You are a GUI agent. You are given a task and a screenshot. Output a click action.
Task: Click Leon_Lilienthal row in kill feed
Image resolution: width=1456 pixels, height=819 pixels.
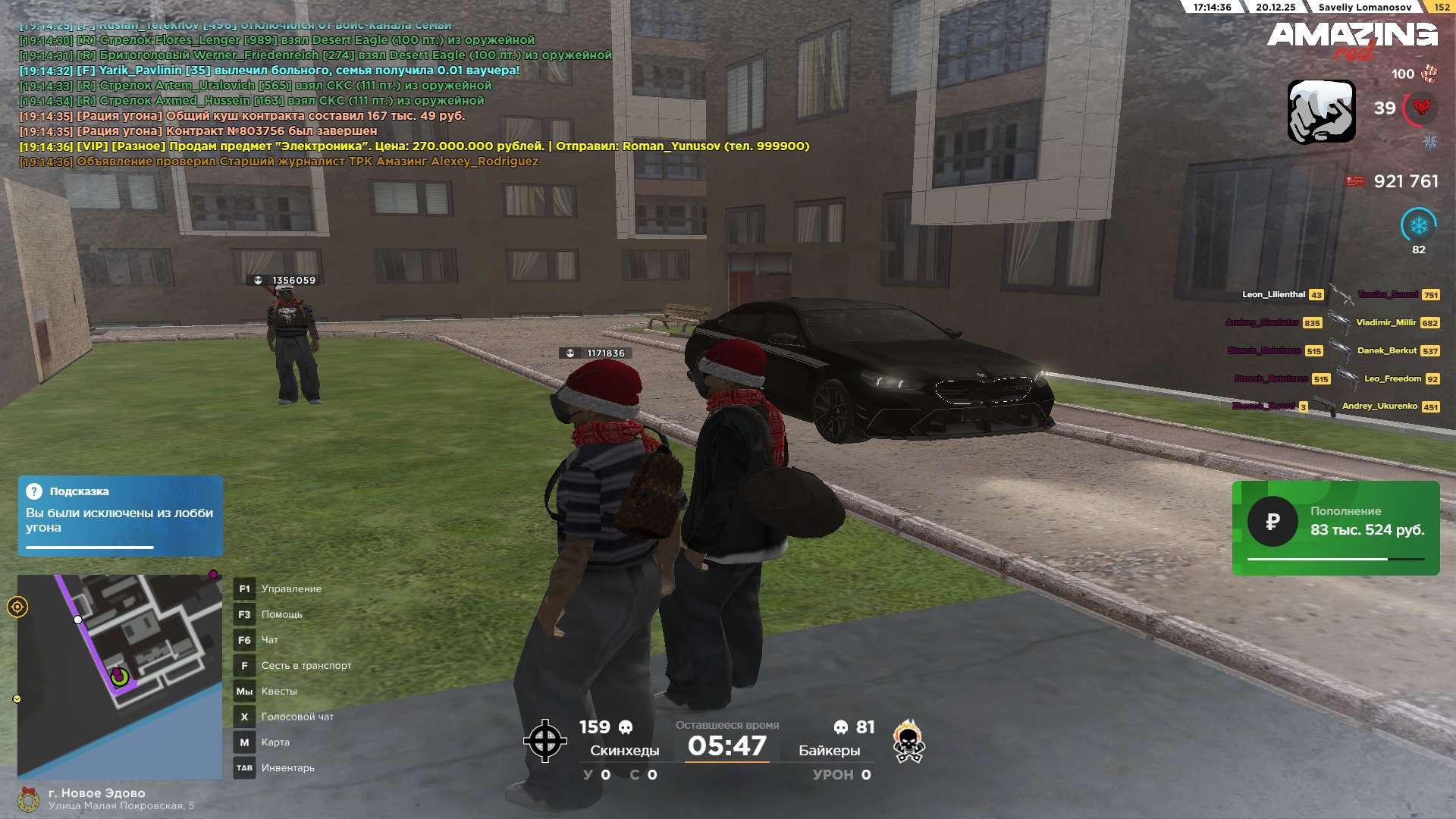pyautogui.click(x=1274, y=294)
